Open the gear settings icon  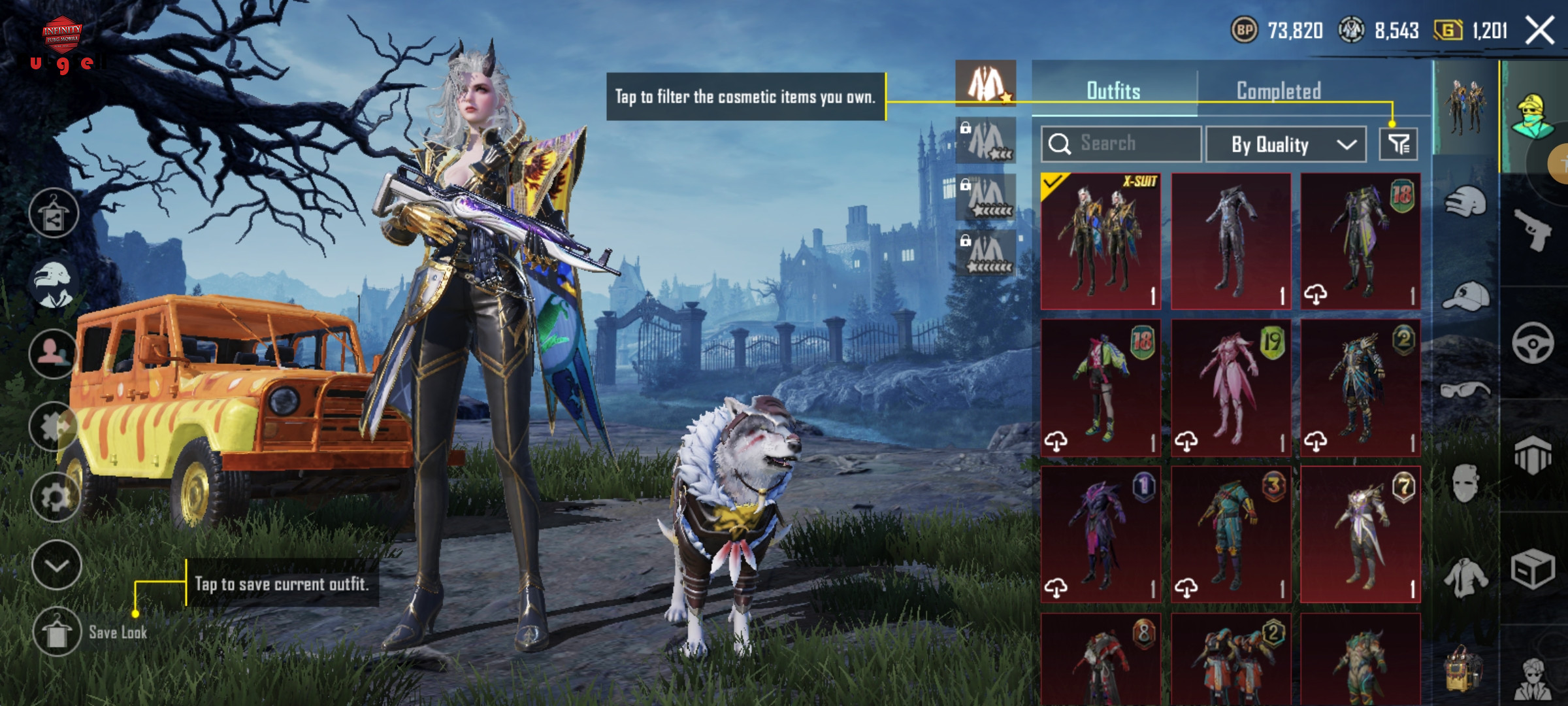56,497
